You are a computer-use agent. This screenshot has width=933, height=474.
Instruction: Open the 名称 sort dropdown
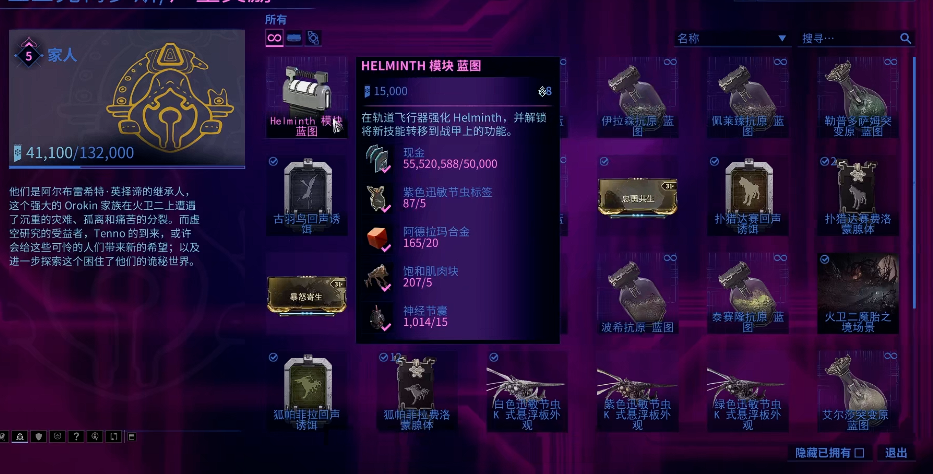click(731, 39)
